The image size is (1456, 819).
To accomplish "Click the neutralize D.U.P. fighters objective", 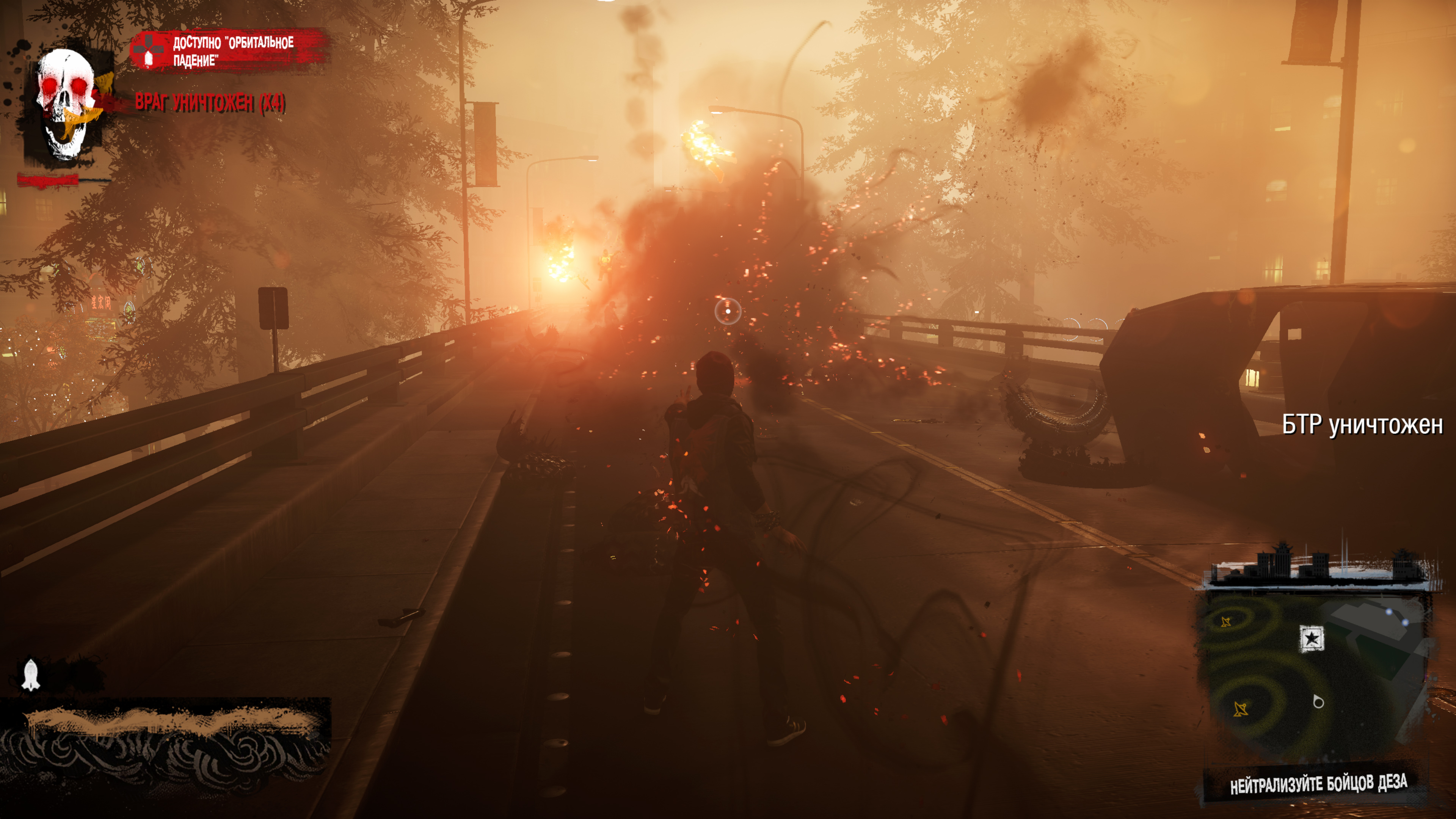I will [x=1318, y=784].
